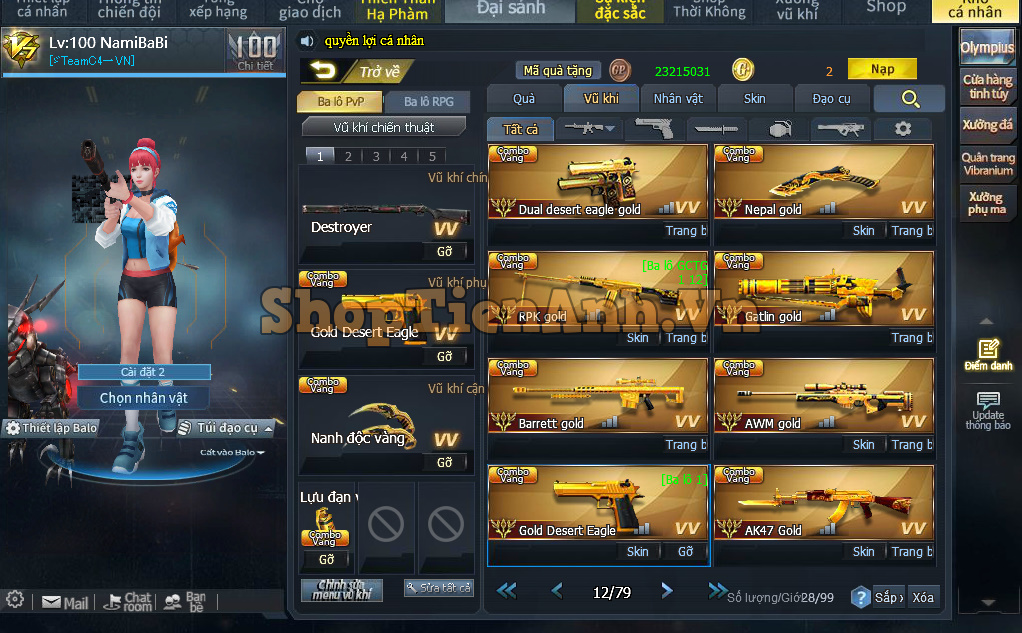Choose the Barrett gold sniper rifle
This screenshot has height=633, width=1022.
[x=598, y=395]
